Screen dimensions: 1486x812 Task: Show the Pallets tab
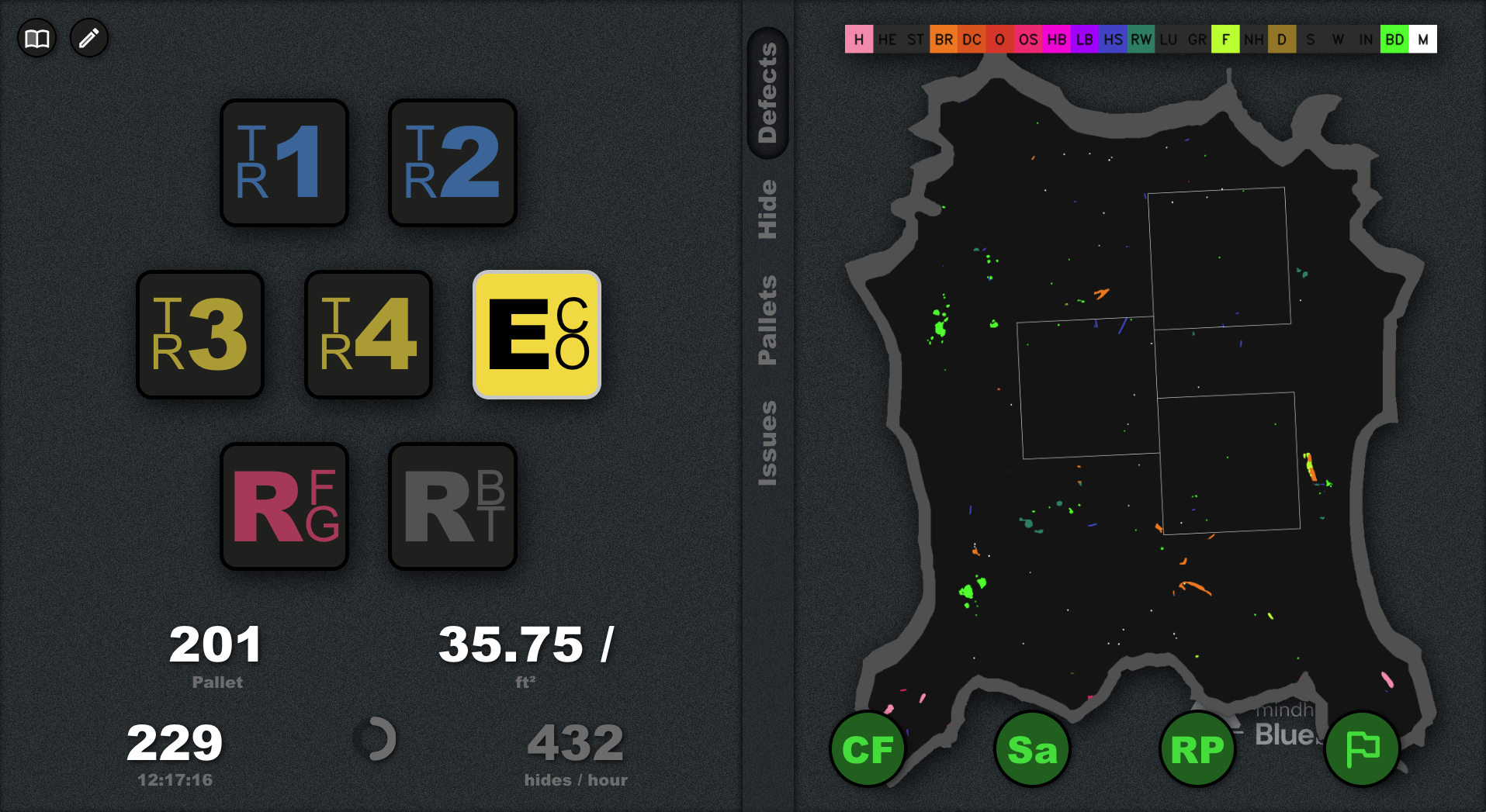coord(767,320)
